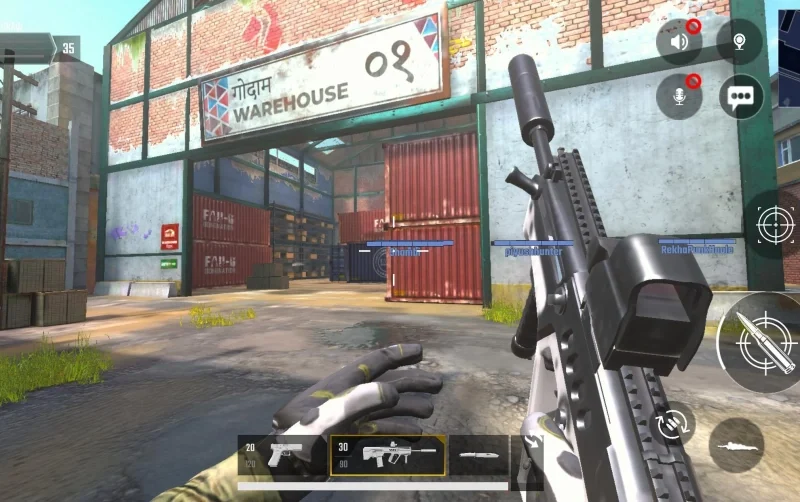
Task: Tap the location pin marker button
Action: (x=739, y=42)
